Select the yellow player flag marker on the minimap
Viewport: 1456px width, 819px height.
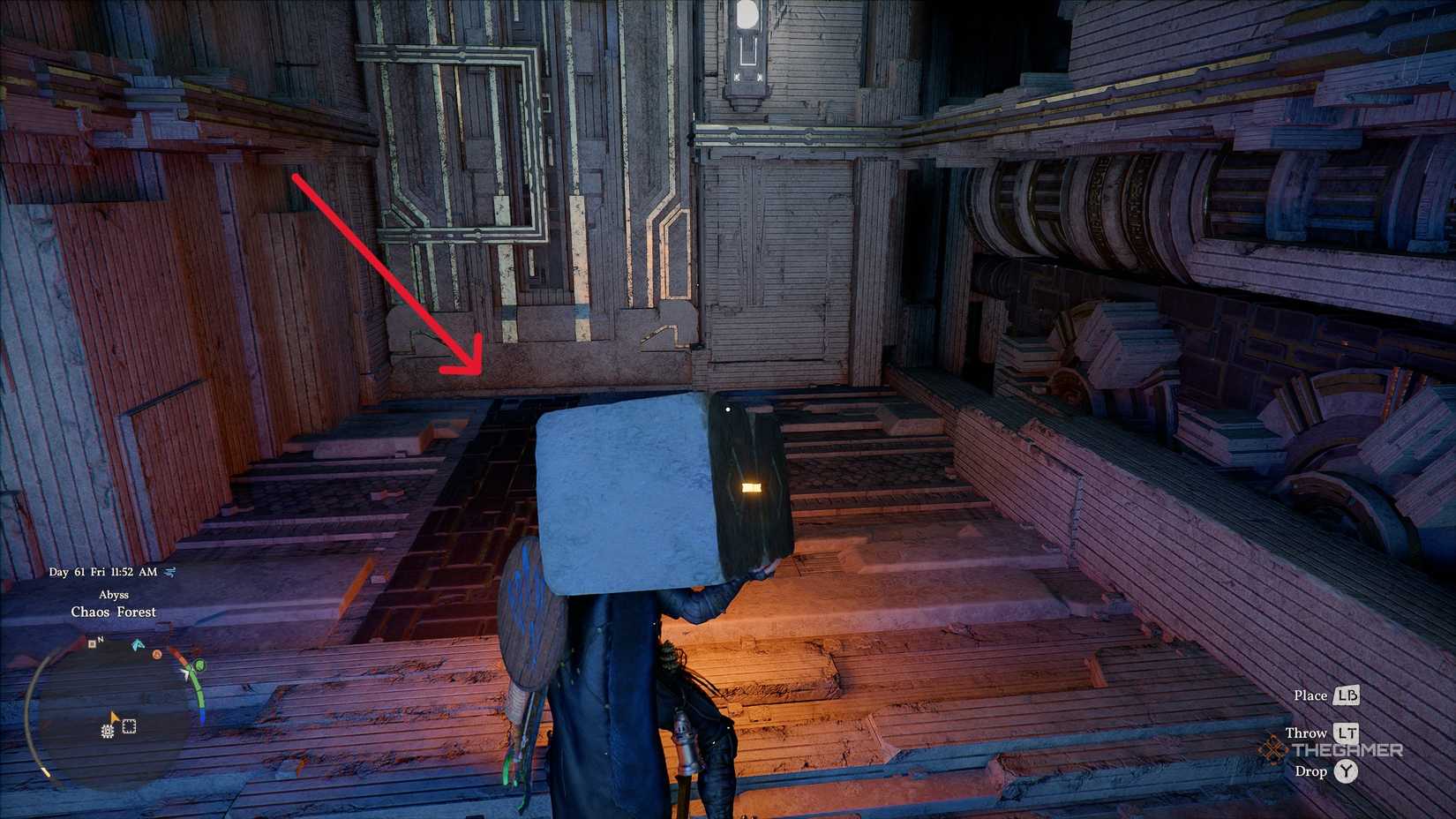pyautogui.click(x=114, y=717)
